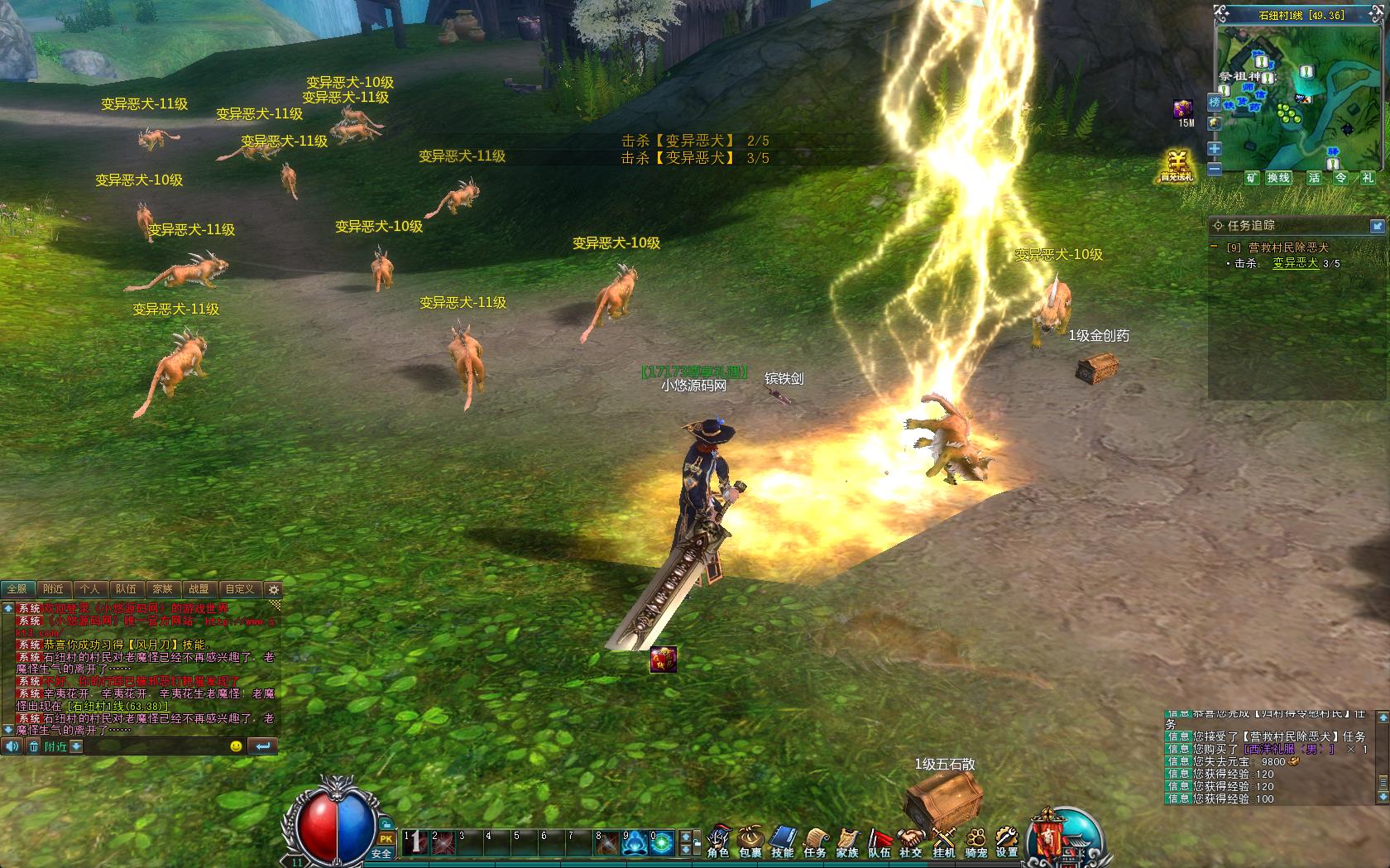Open the emoji smiley picker in chat
This screenshot has width=1390, height=868.
pos(236,746)
